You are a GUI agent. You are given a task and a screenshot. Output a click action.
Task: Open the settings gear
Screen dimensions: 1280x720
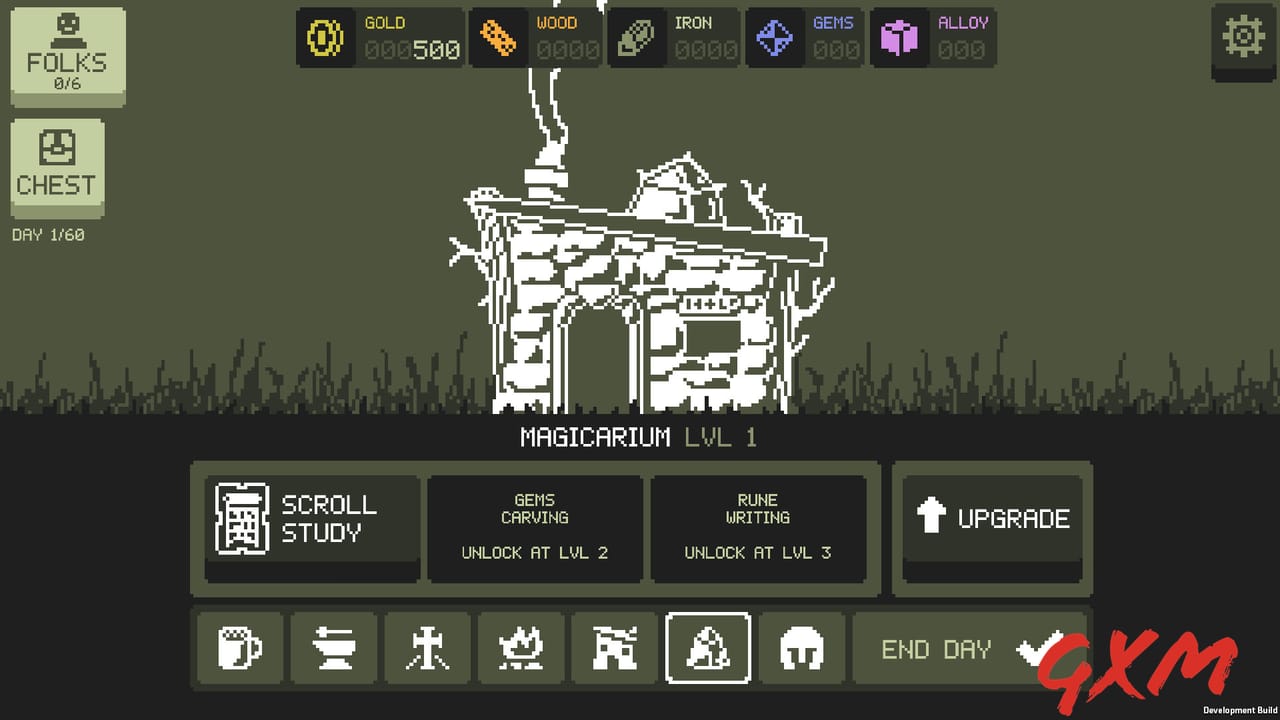1243,36
